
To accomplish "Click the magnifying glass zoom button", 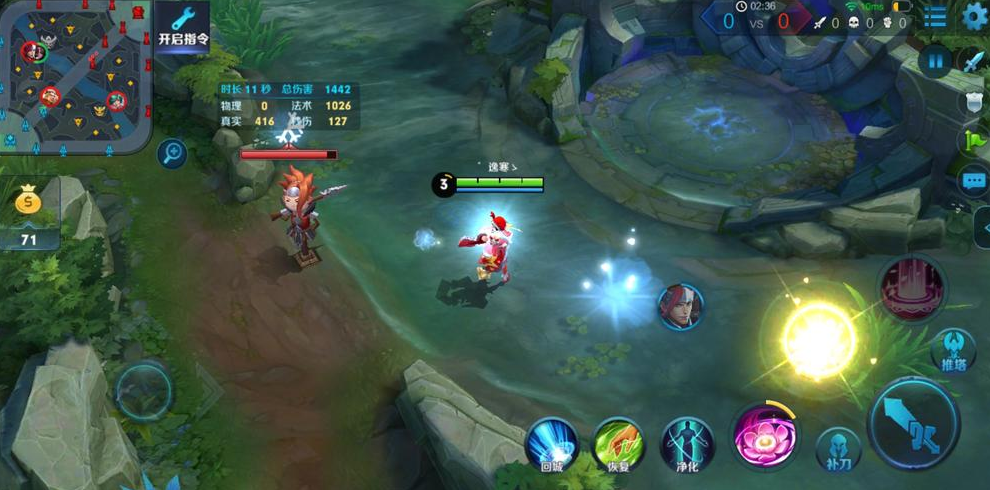I will tap(173, 153).
